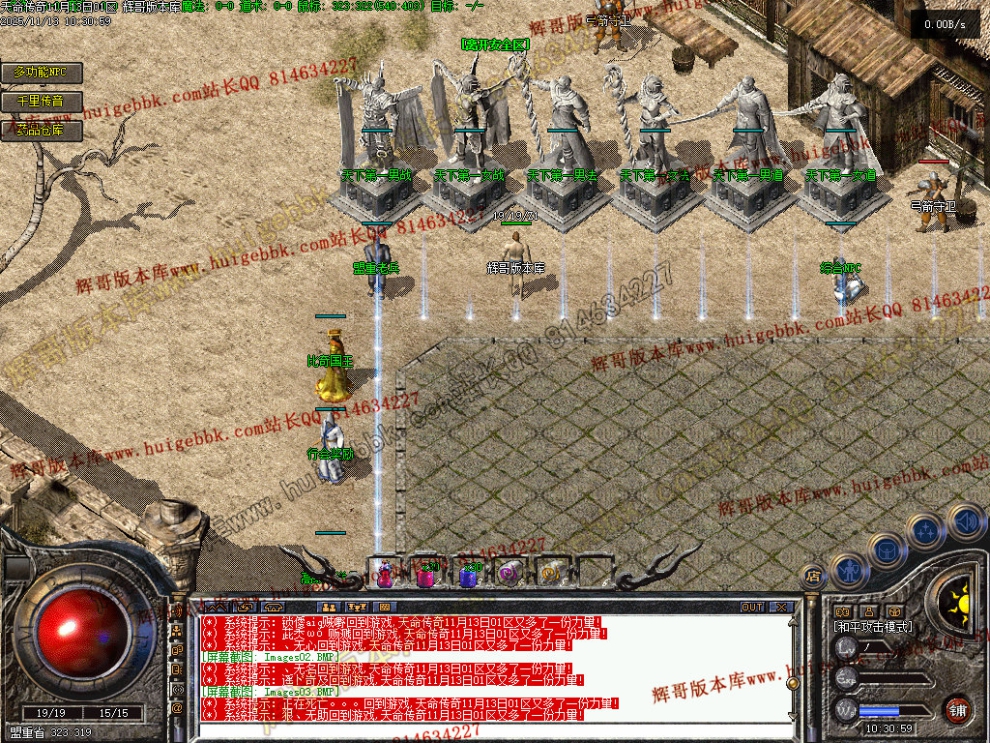The width and height of the screenshot is (990, 743).
Task: Toggle sound with the speaker button
Action: click(x=966, y=521)
